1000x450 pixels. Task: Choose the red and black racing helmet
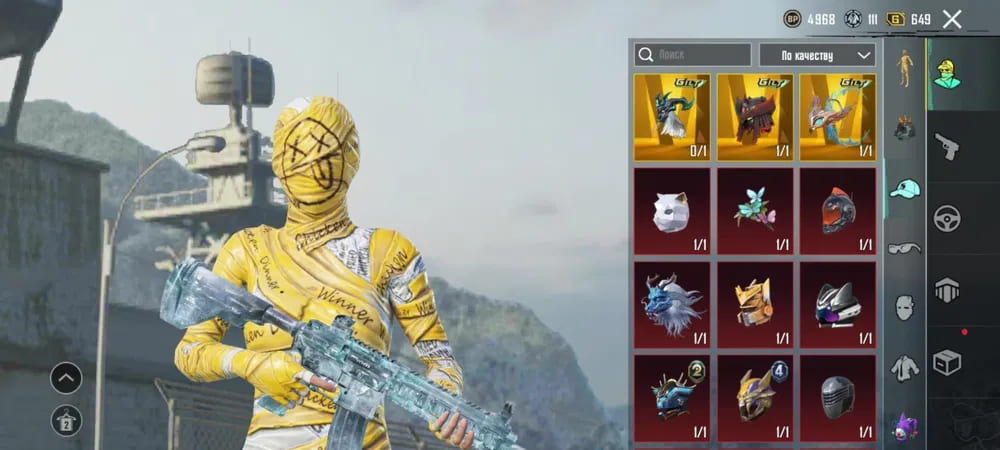click(x=838, y=211)
